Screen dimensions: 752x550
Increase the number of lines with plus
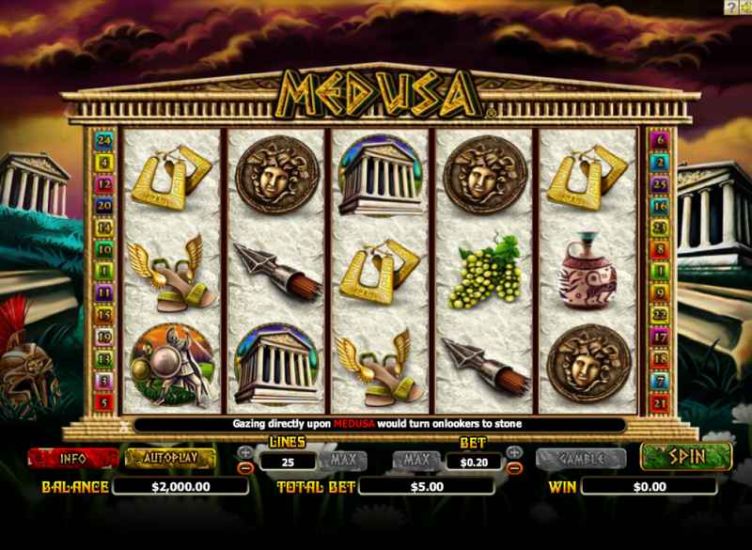[x=246, y=452]
